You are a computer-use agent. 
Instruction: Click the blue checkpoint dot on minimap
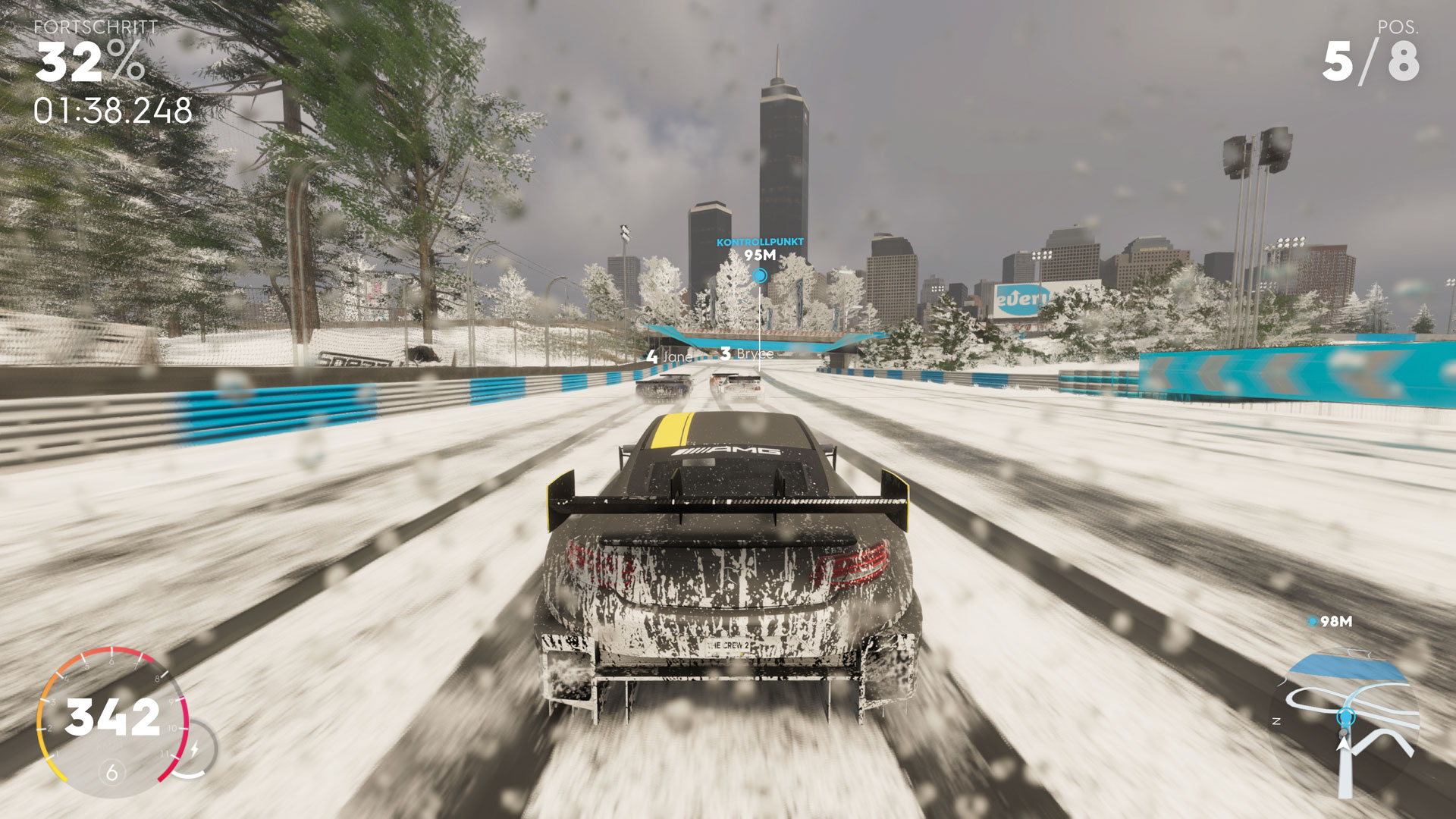point(1346,717)
